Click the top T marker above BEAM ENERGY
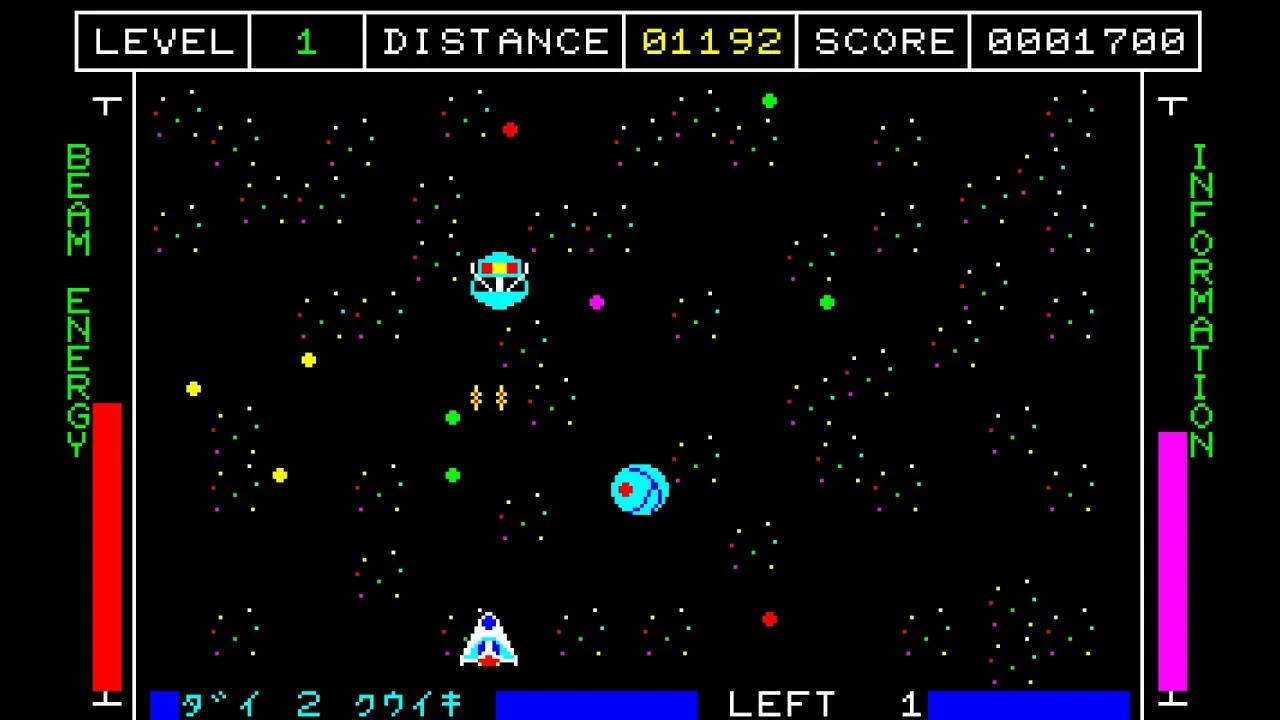Image resolution: width=1280 pixels, height=720 pixels. 108,104
